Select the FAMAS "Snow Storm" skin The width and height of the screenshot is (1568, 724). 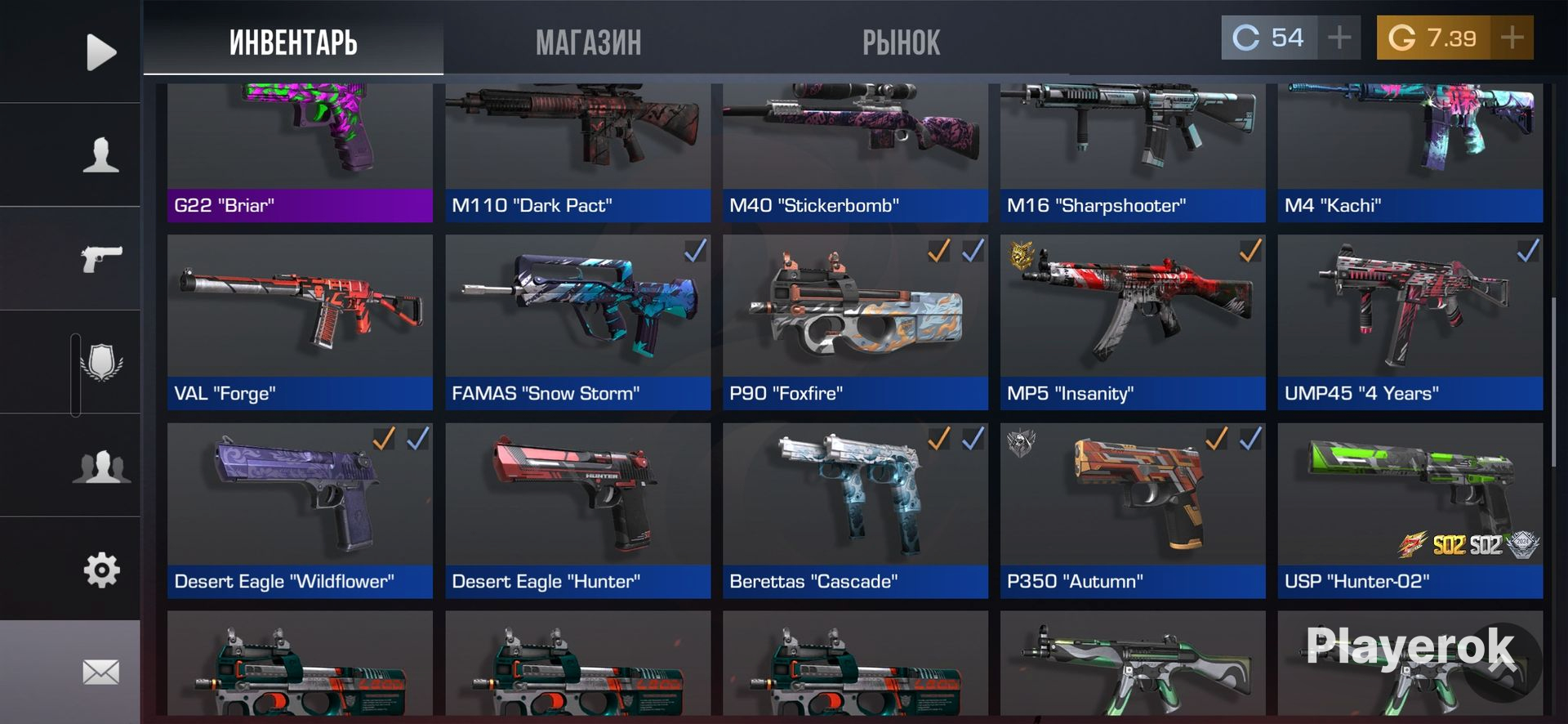point(577,323)
